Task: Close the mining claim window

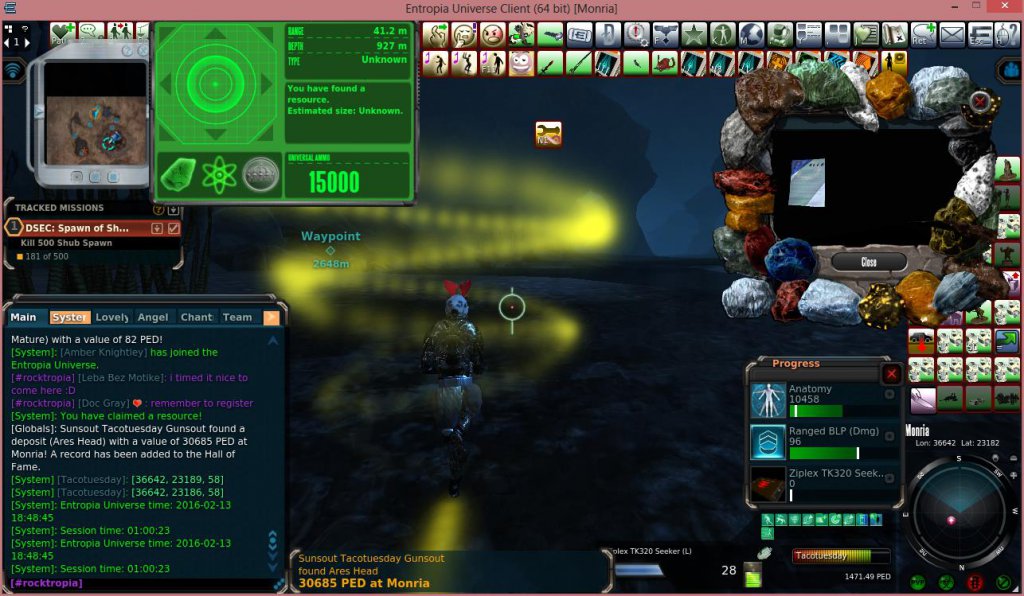Action: [868, 262]
